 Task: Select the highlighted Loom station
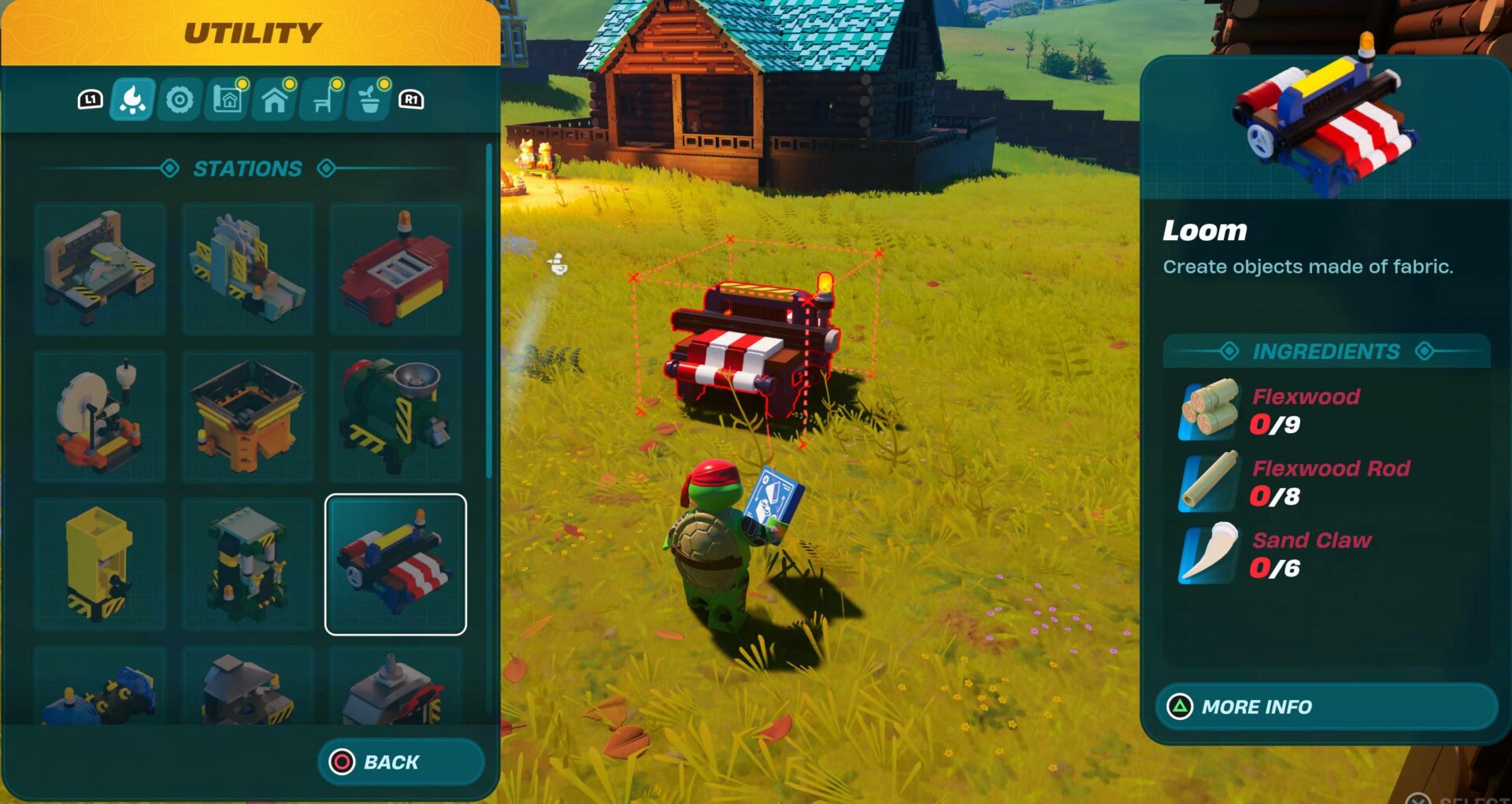[x=396, y=561]
